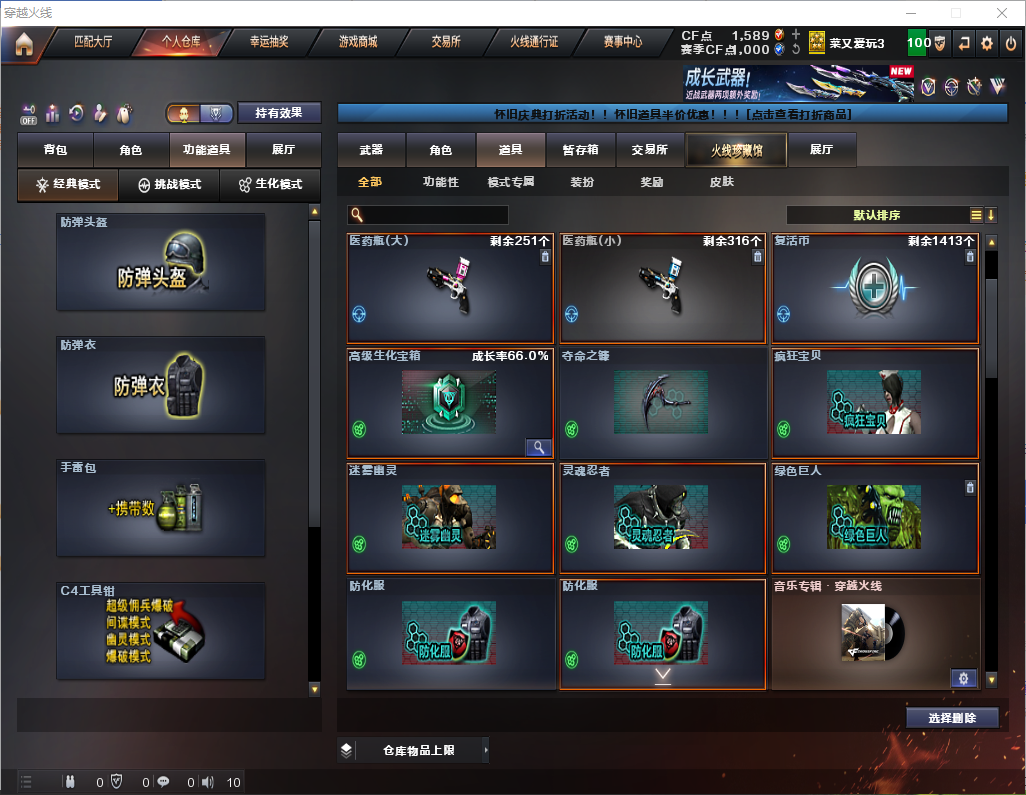Switch to the 幸运抽奖 lucky draw tab
This screenshot has width=1026, height=795.
(x=269, y=42)
